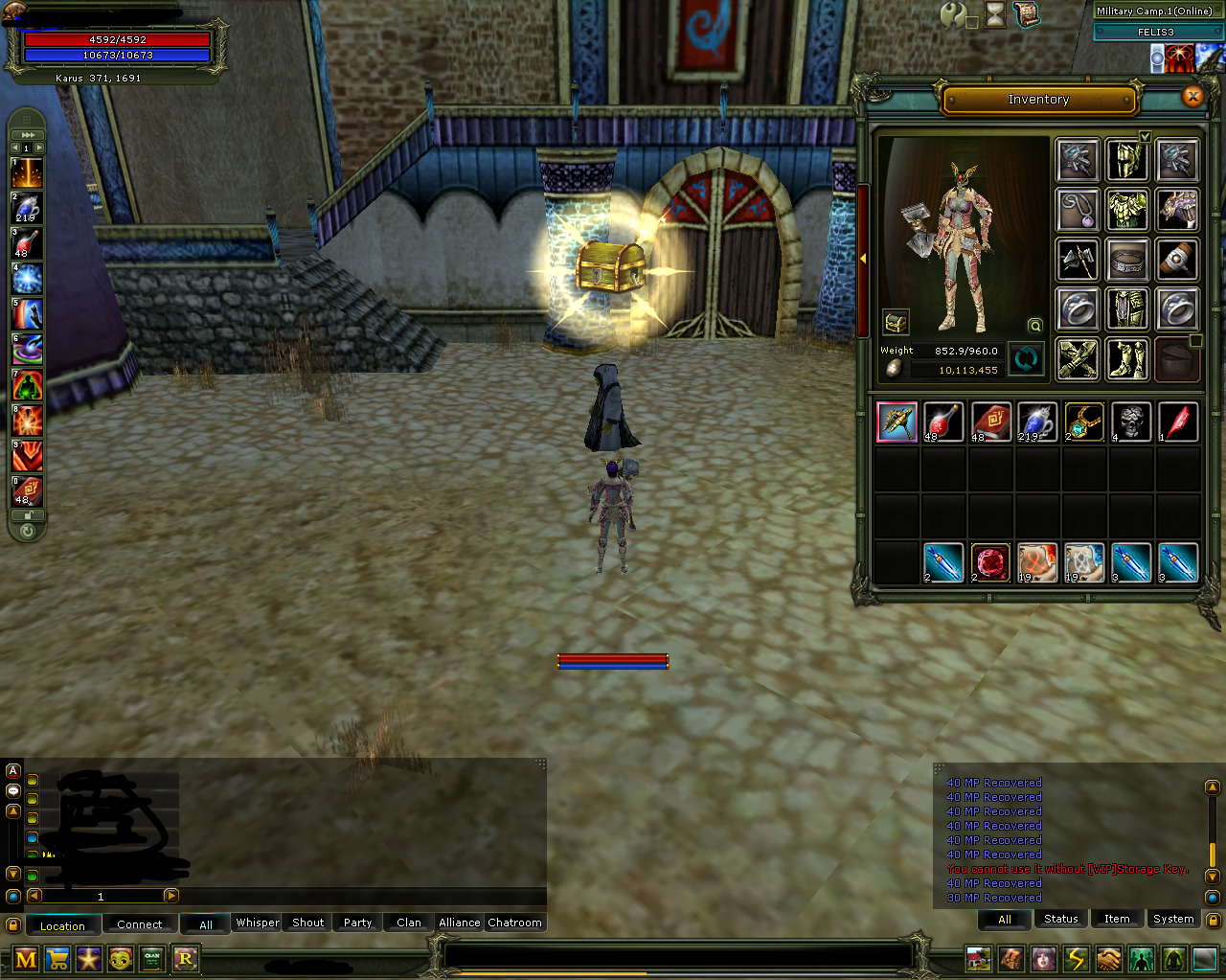Toggle the lock icon below the skill bar
Viewport: 1226px width, 980px height.
point(26,514)
